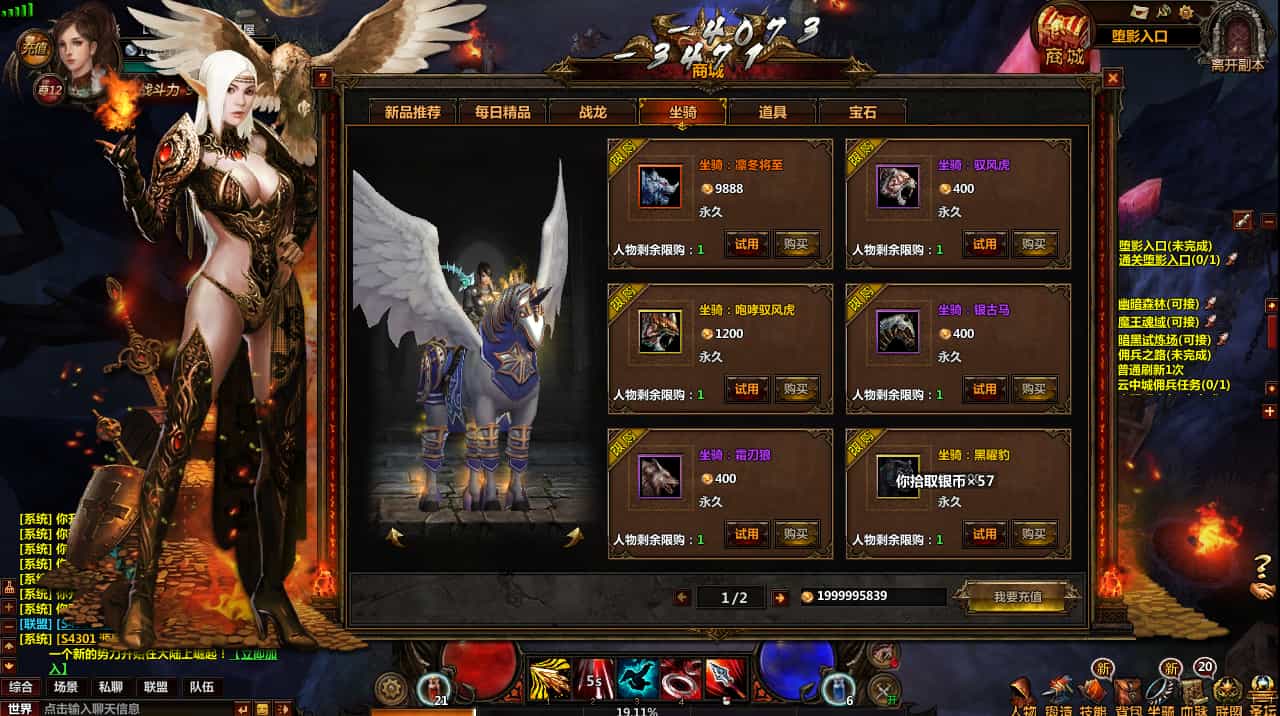Switch to the 道具 tab
The width and height of the screenshot is (1280, 716).
pyautogui.click(x=772, y=112)
